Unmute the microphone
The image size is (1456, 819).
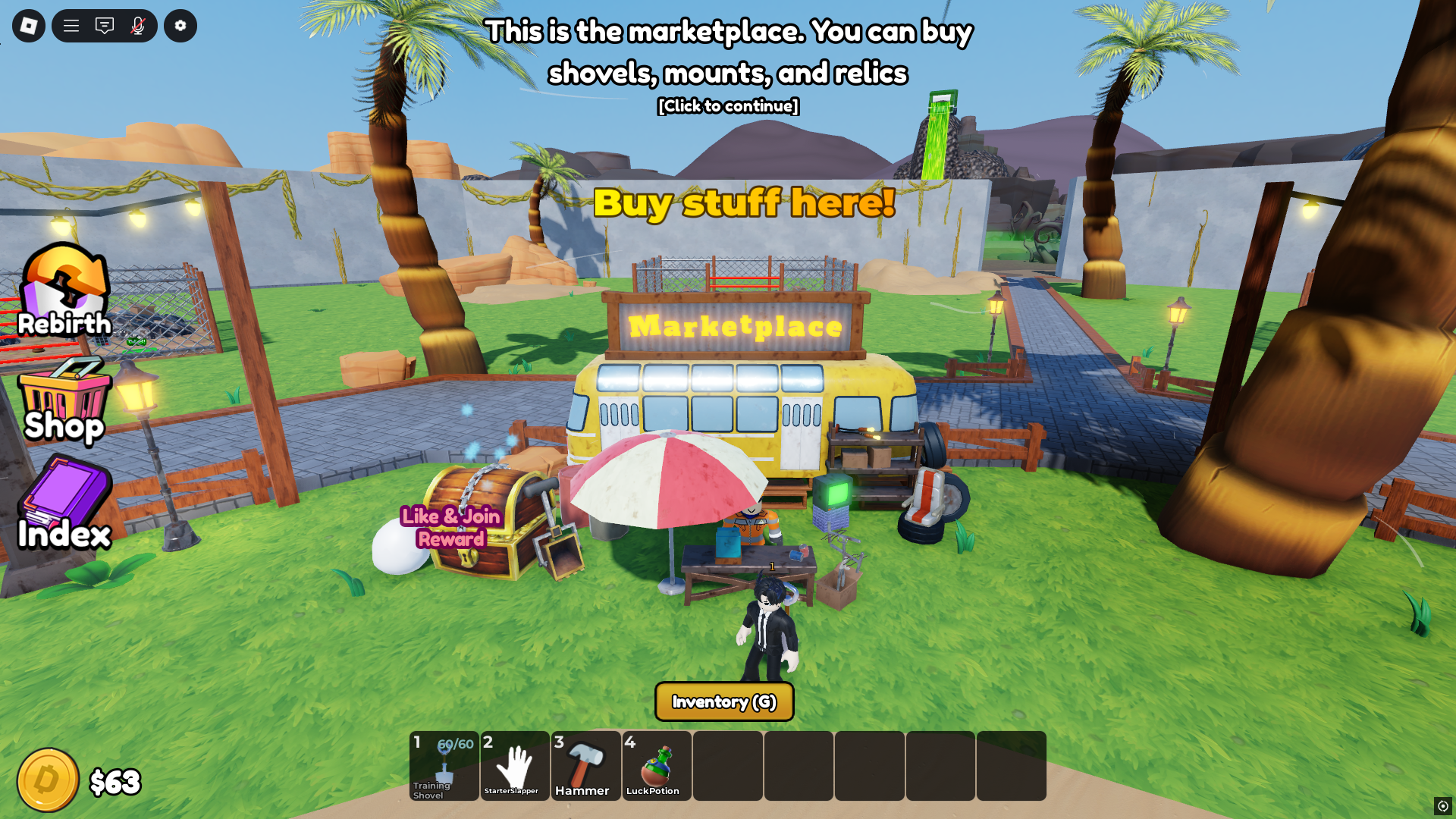(136, 25)
